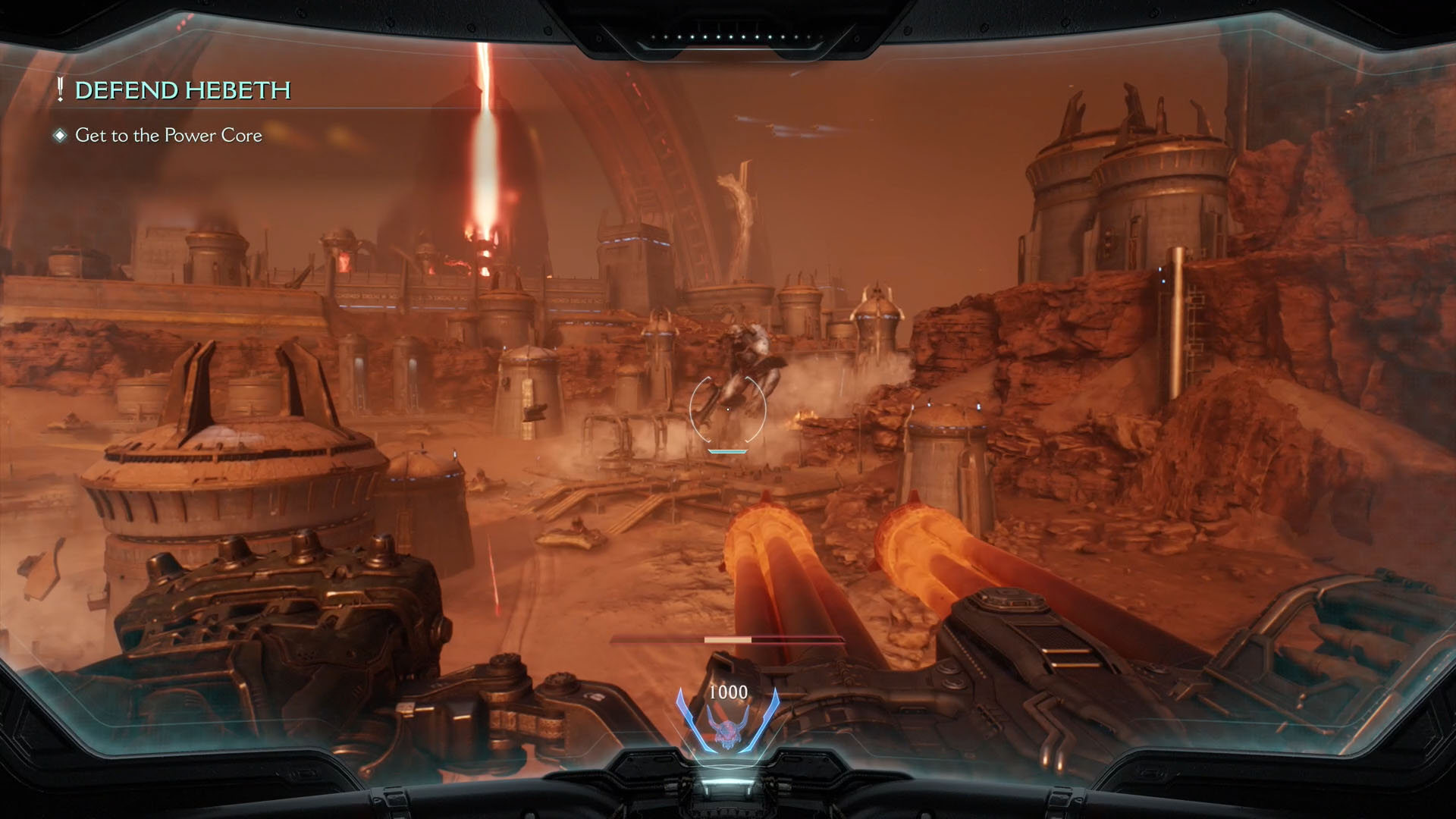The width and height of the screenshot is (1456, 819).
Task: Collapse the Get to the Power Core sub-objective
Action: click(x=168, y=135)
